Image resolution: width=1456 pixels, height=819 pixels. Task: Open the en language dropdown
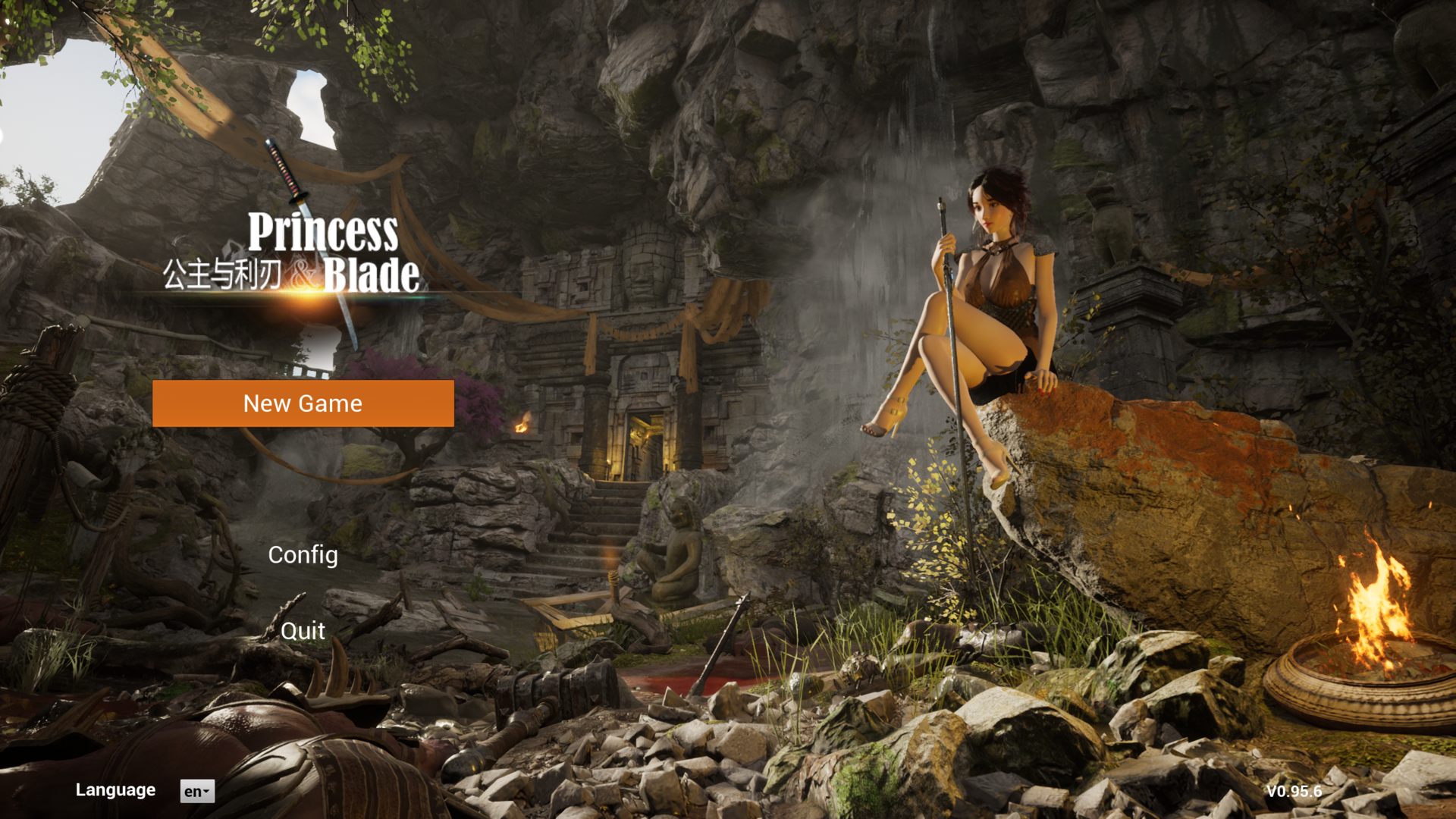click(x=197, y=791)
